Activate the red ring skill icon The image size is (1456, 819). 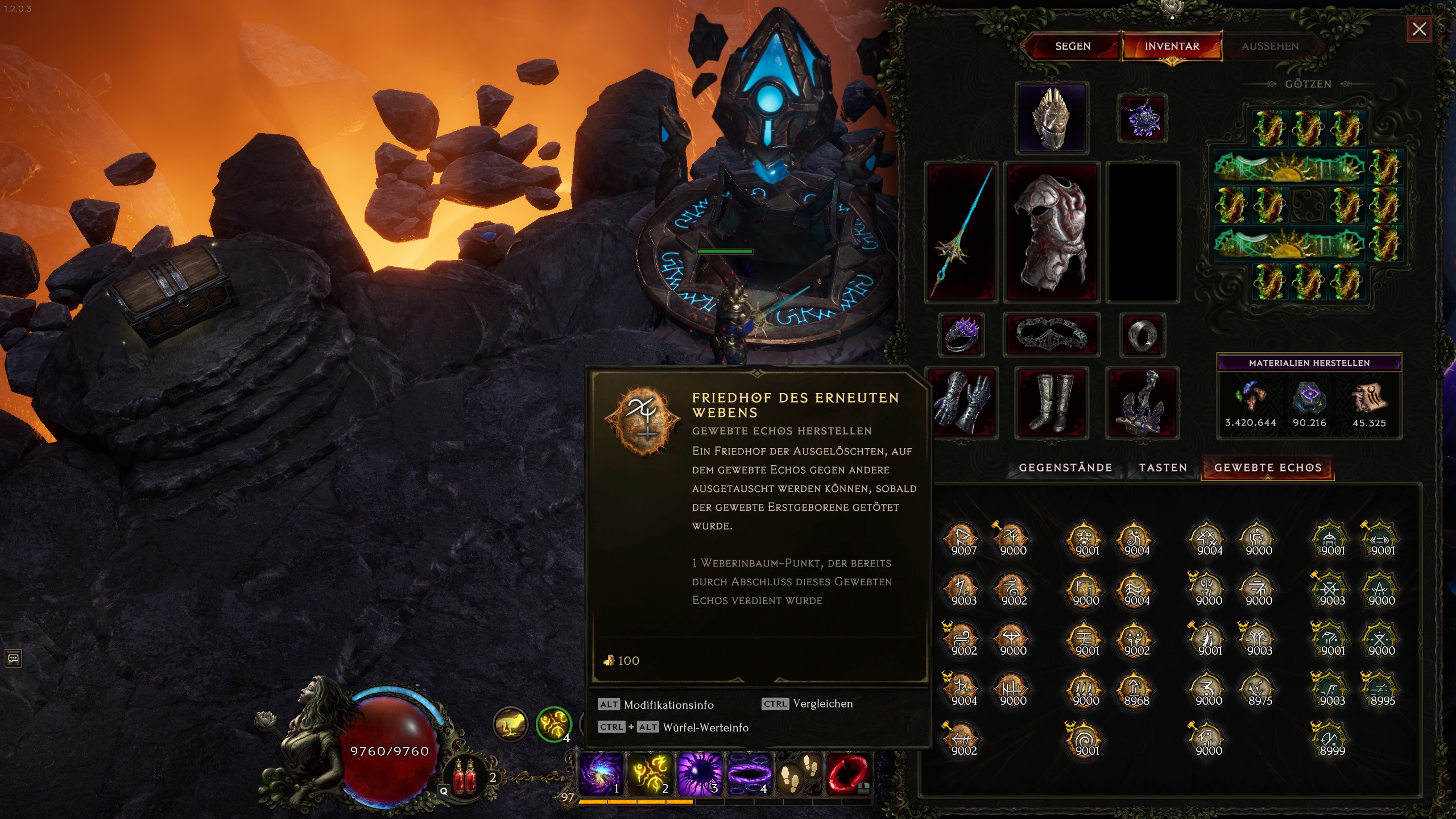click(847, 773)
